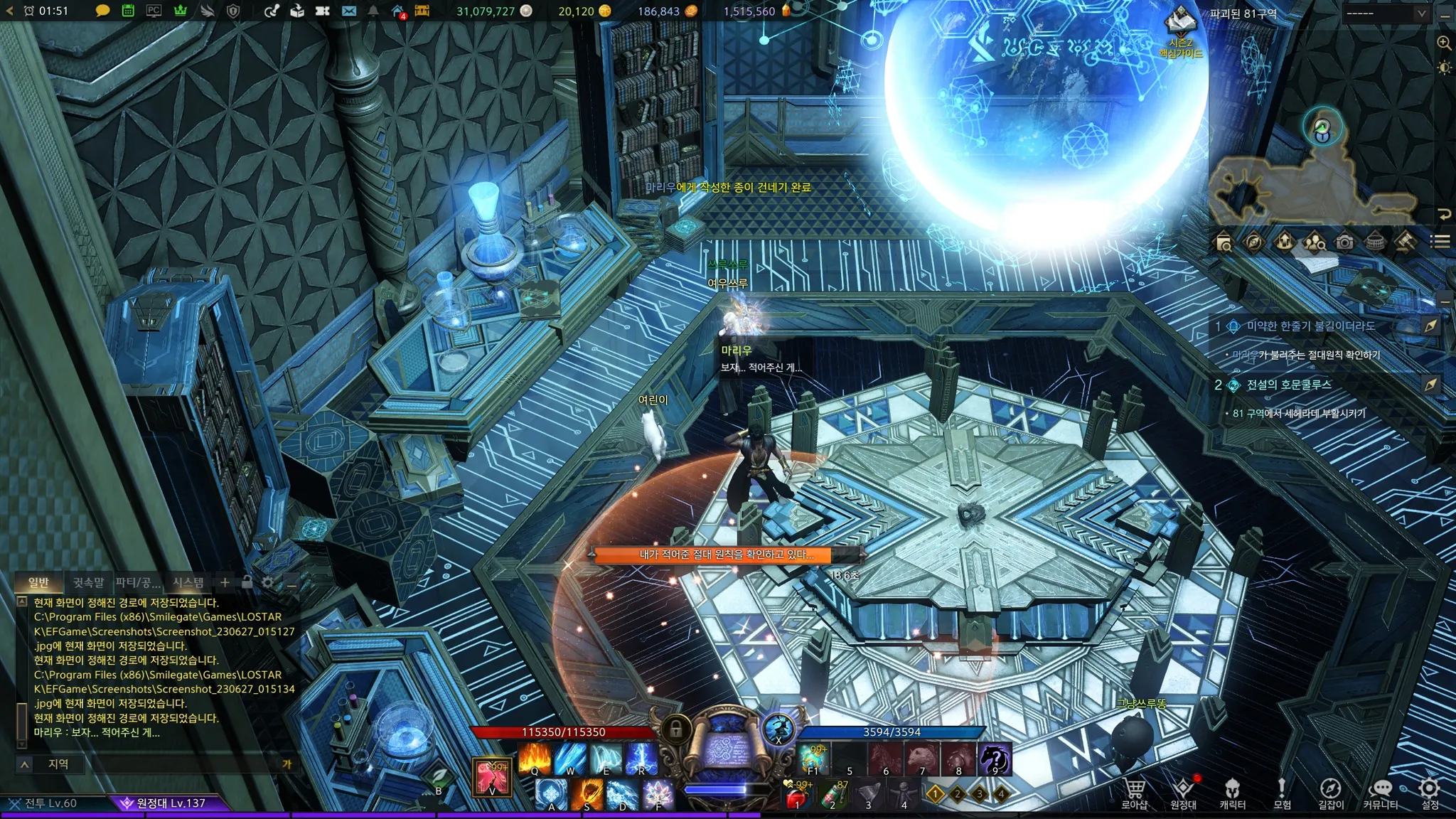Open the calendar icon in top bar
The height and width of the screenshot is (819, 1456).
click(128, 11)
